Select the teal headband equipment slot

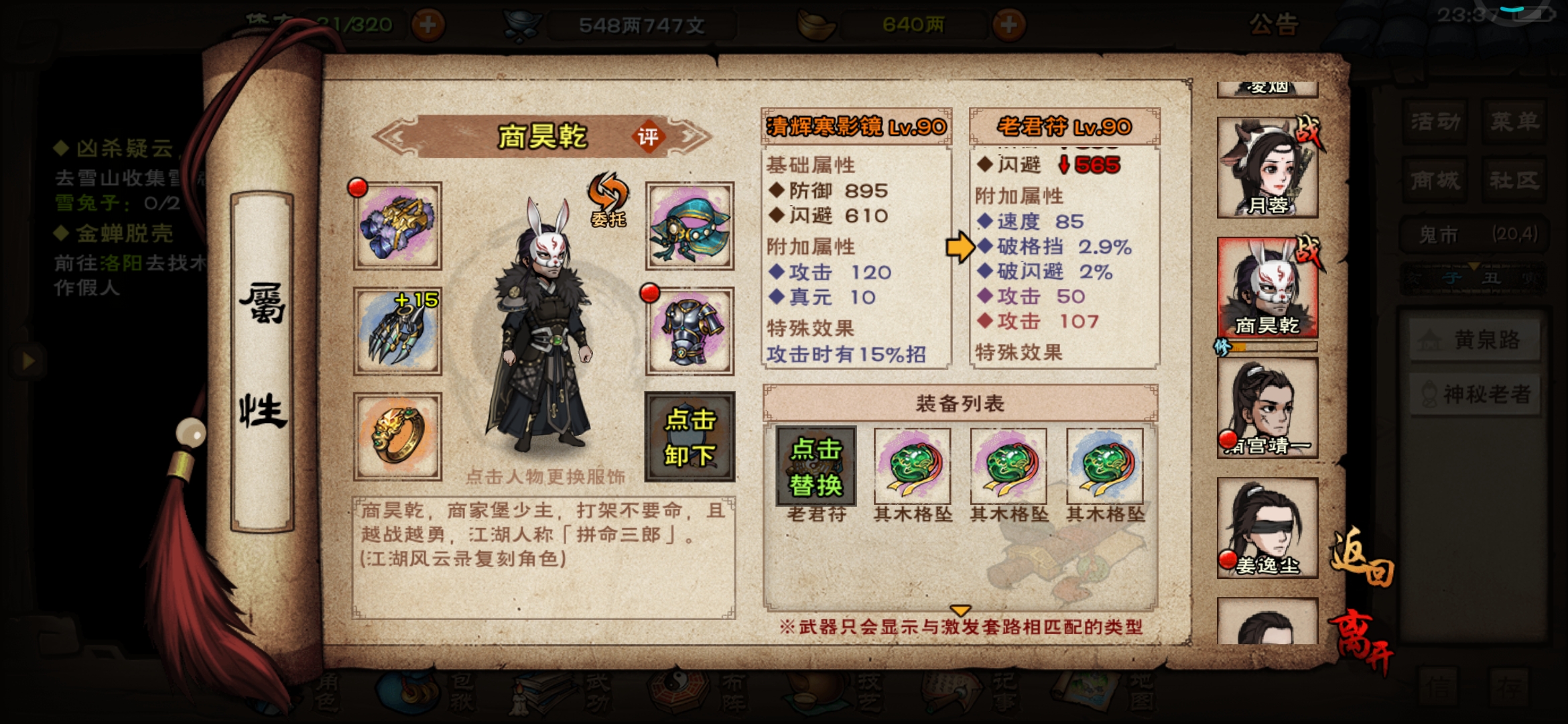[690, 226]
